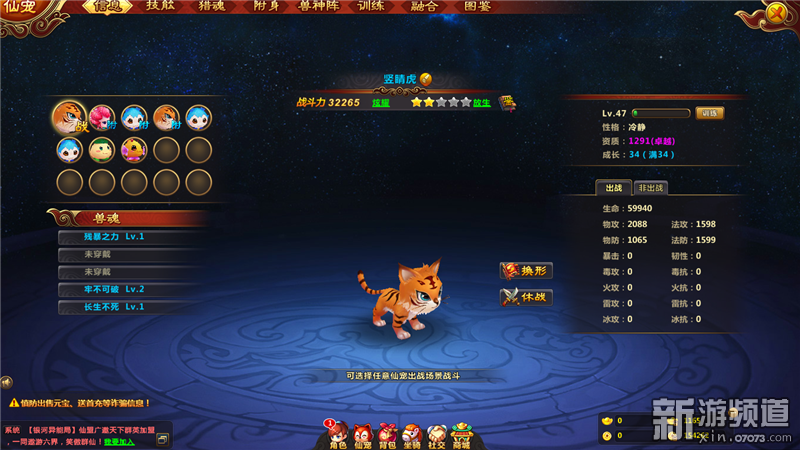
Task: Click the 休战 rest button
Action: [x=526, y=297]
